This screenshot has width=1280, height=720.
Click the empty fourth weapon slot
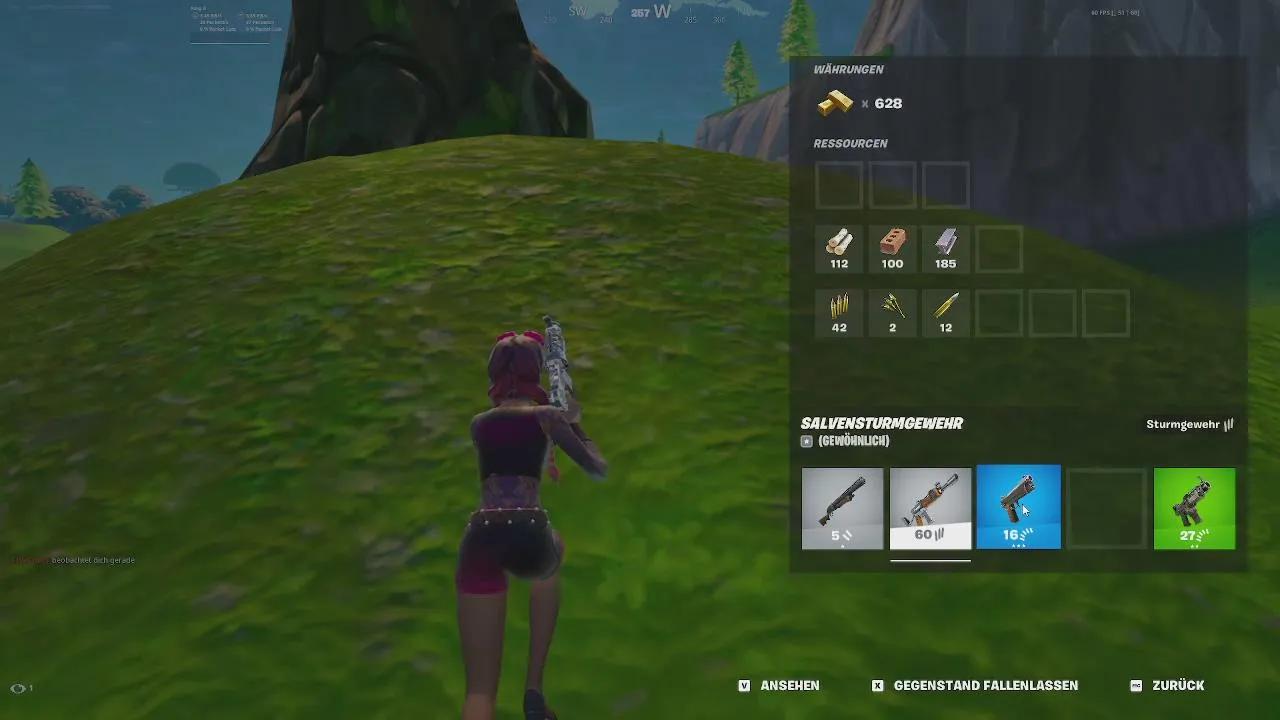click(1106, 508)
